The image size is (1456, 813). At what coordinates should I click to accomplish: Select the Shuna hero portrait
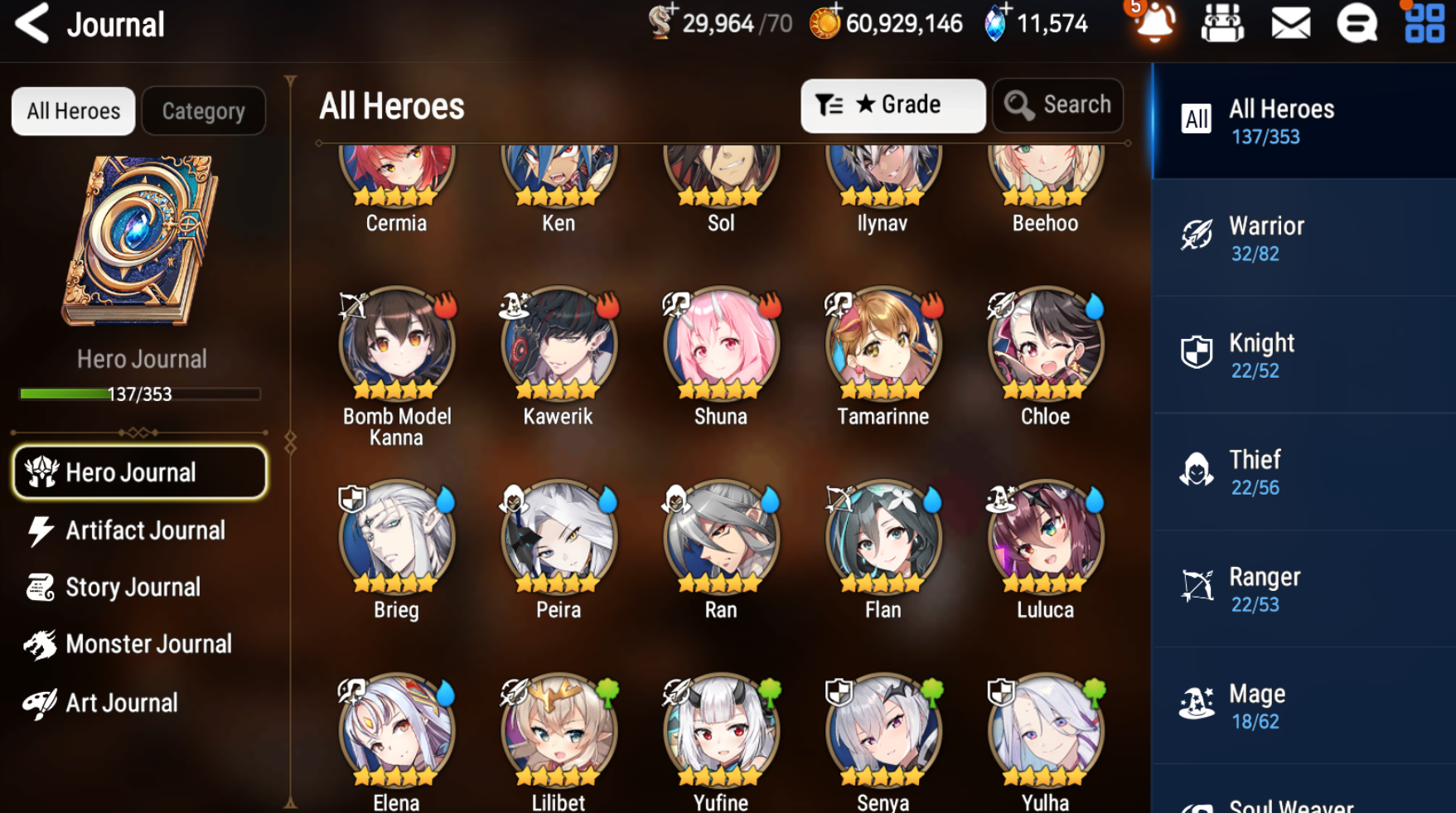pos(721,345)
